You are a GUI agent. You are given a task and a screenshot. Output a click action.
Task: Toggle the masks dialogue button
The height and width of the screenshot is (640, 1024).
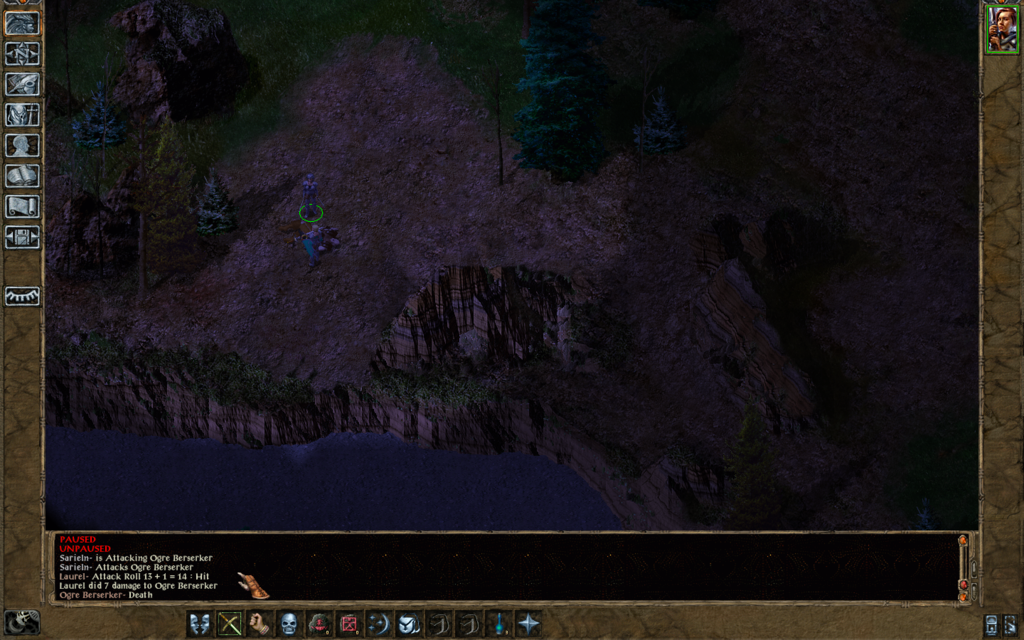tap(200, 624)
